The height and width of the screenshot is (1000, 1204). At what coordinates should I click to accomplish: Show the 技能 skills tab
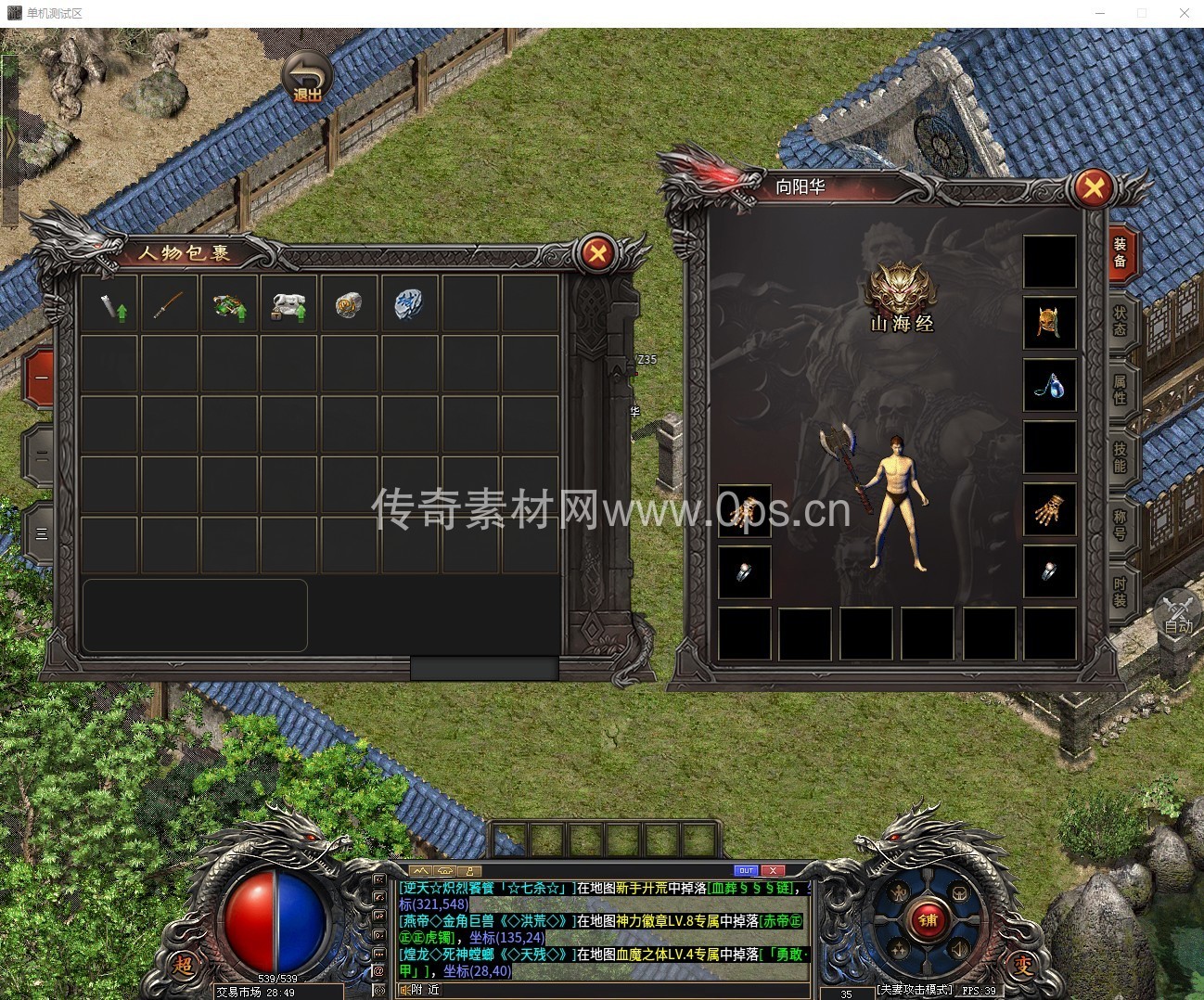1121,455
